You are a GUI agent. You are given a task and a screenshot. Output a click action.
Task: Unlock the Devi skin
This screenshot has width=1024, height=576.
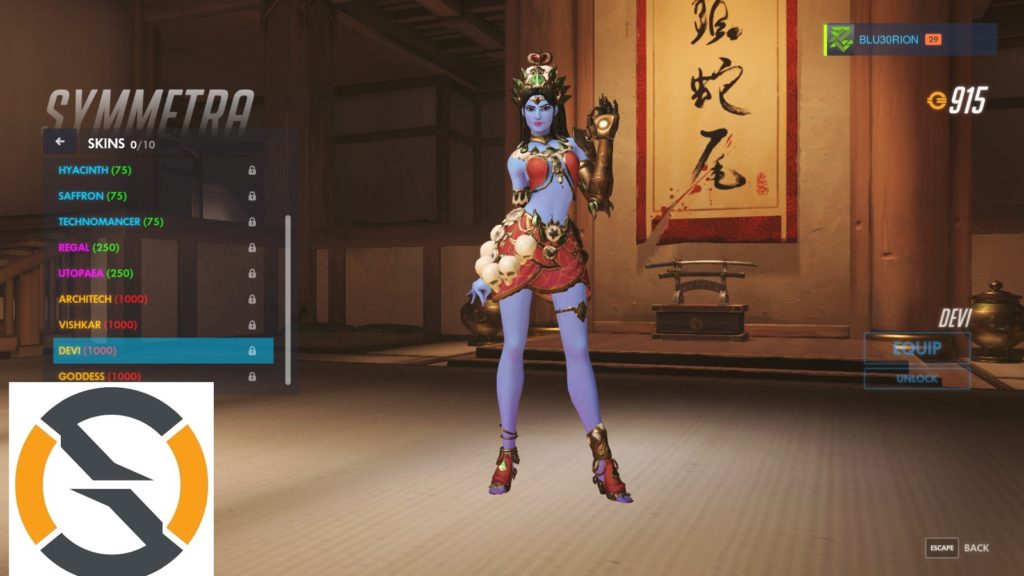[917, 379]
